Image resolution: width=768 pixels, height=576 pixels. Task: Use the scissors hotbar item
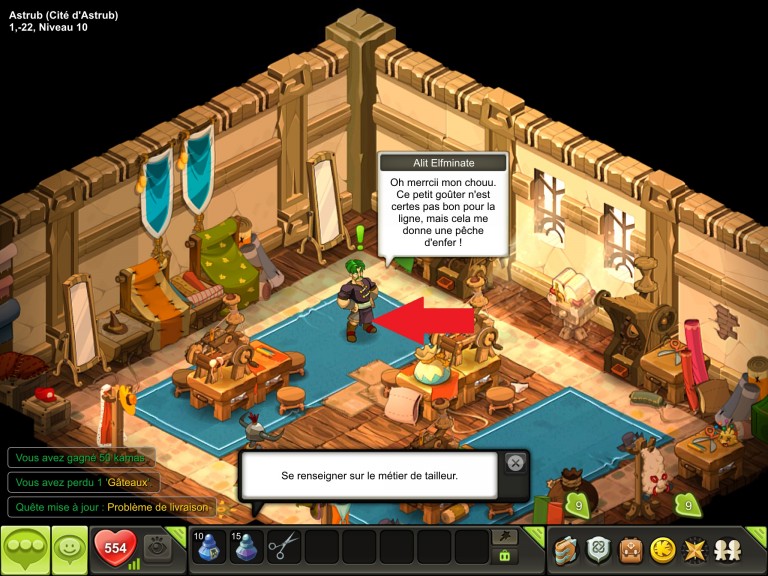click(284, 547)
